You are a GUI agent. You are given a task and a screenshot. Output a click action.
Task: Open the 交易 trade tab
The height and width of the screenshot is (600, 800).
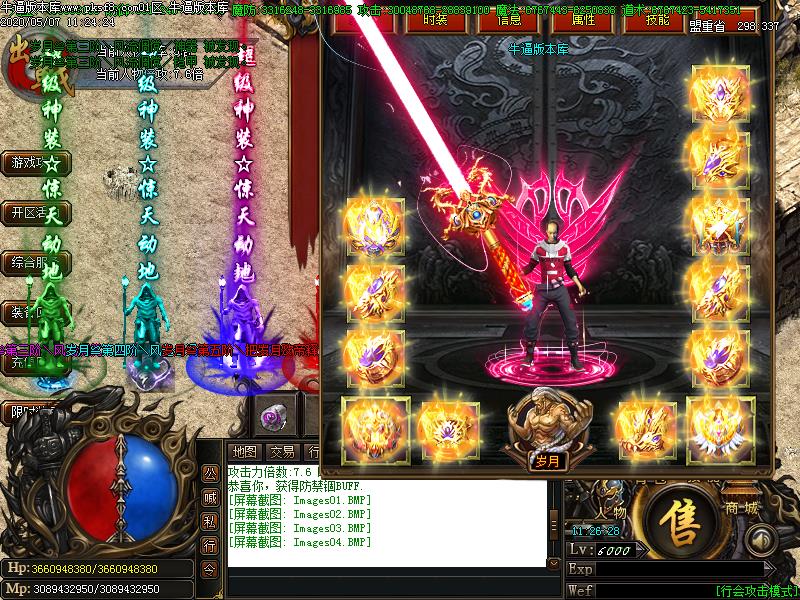point(282,452)
